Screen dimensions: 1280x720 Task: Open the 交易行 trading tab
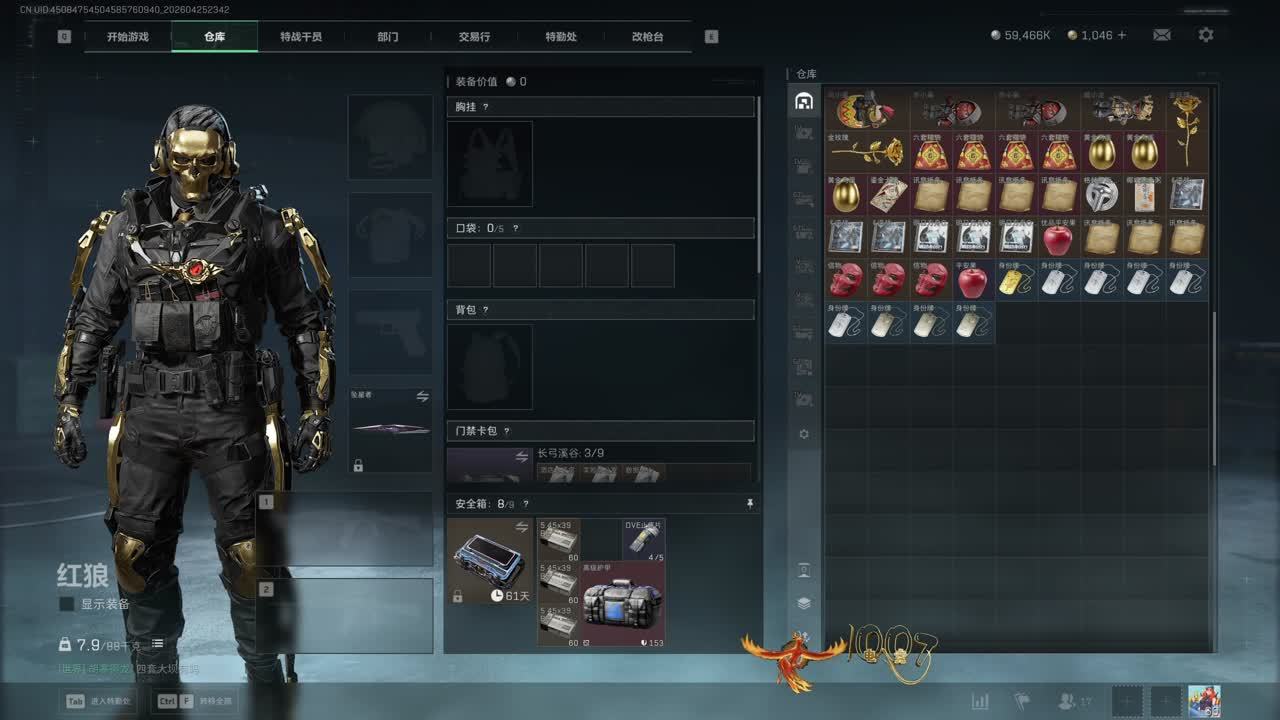click(x=474, y=37)
